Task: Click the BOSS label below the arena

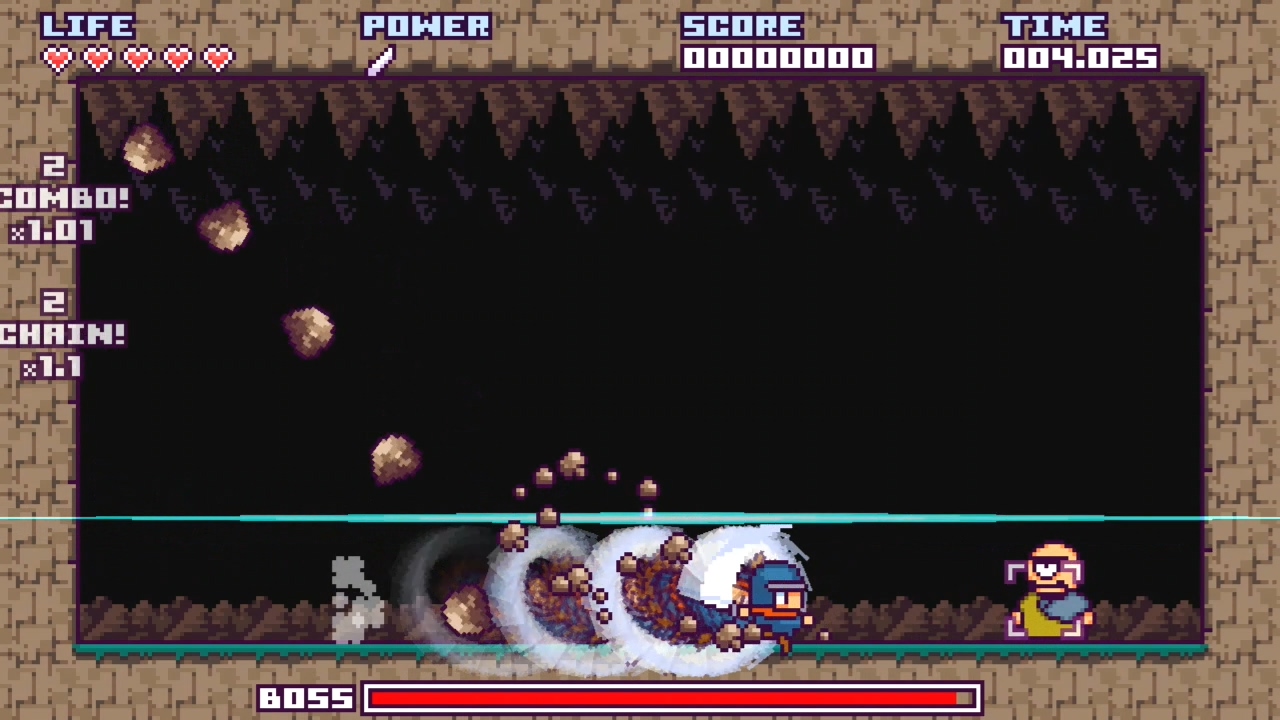Action: point(306,698)
